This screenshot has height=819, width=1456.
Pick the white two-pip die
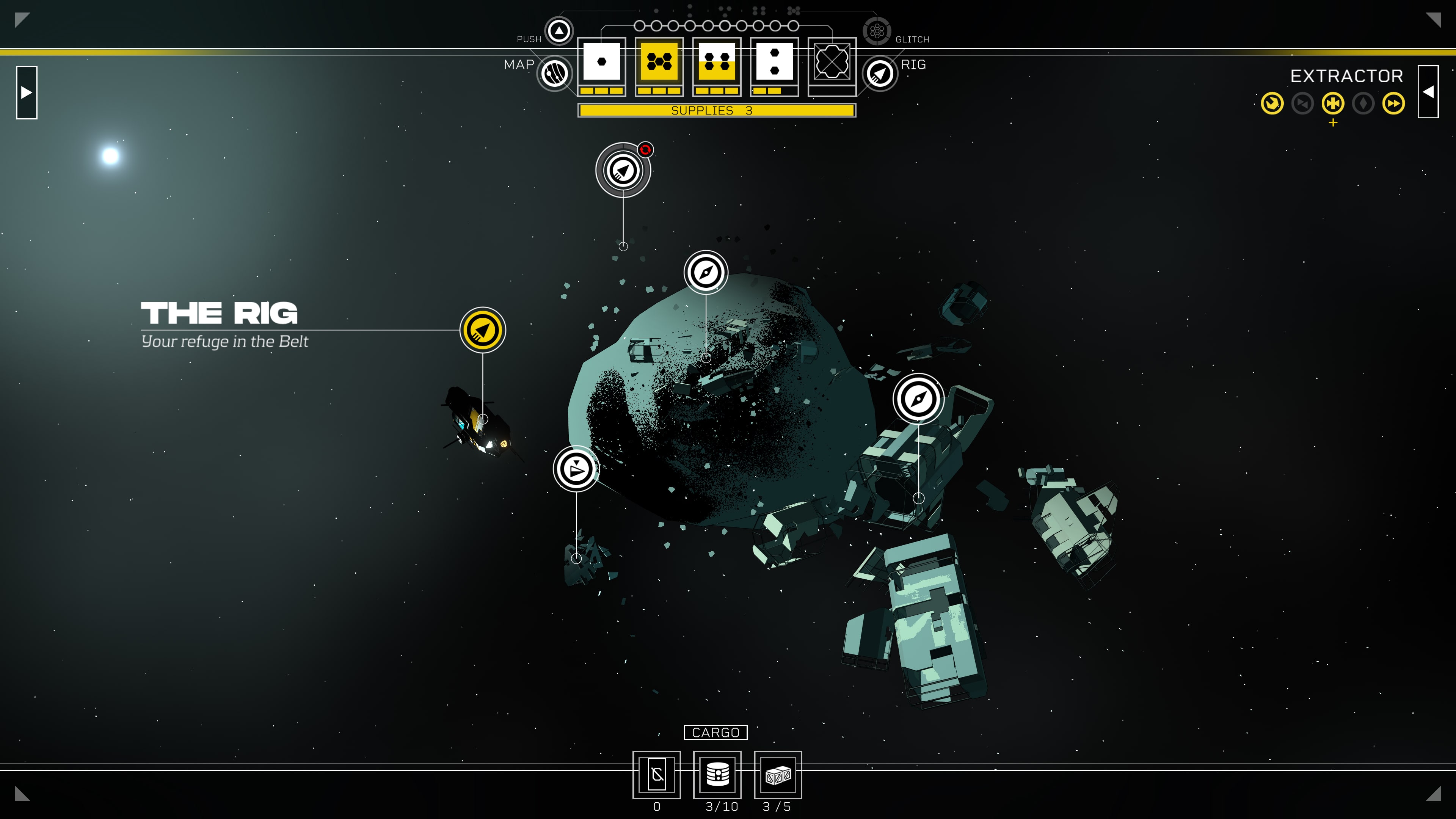pos(774,61)
